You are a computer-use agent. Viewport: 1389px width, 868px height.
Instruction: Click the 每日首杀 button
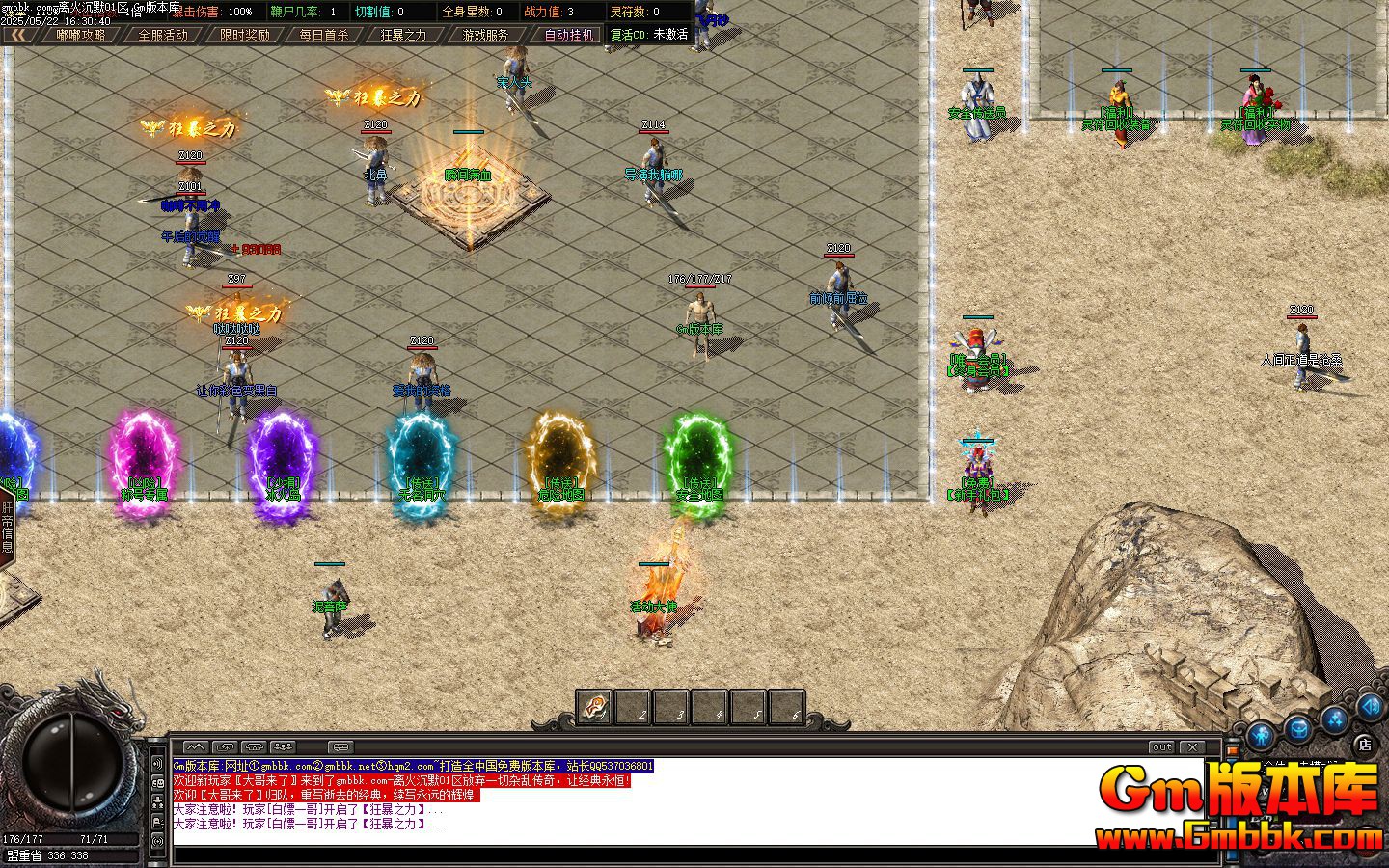[x=322, y=35]
